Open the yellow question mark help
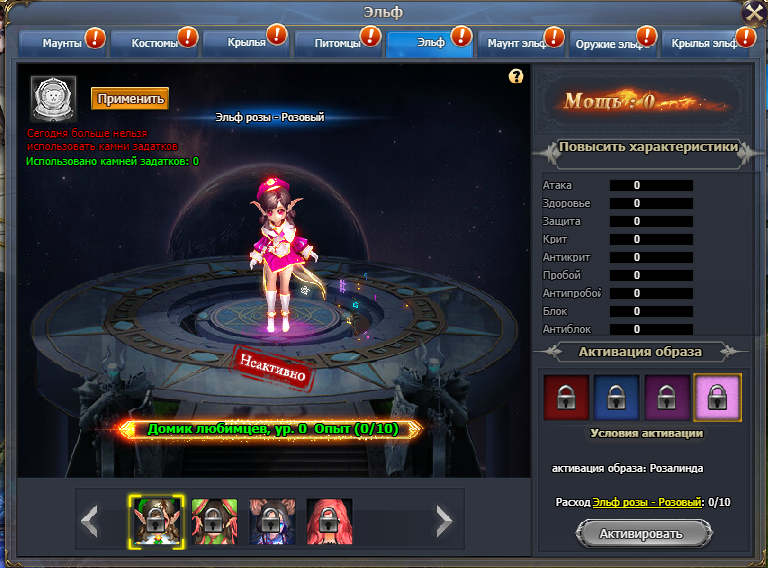 (516, 76)
